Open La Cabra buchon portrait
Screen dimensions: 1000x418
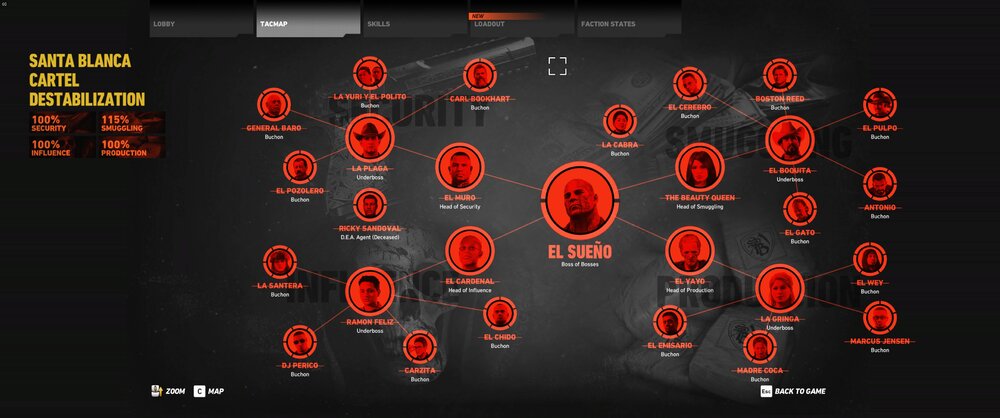[620, 122]
